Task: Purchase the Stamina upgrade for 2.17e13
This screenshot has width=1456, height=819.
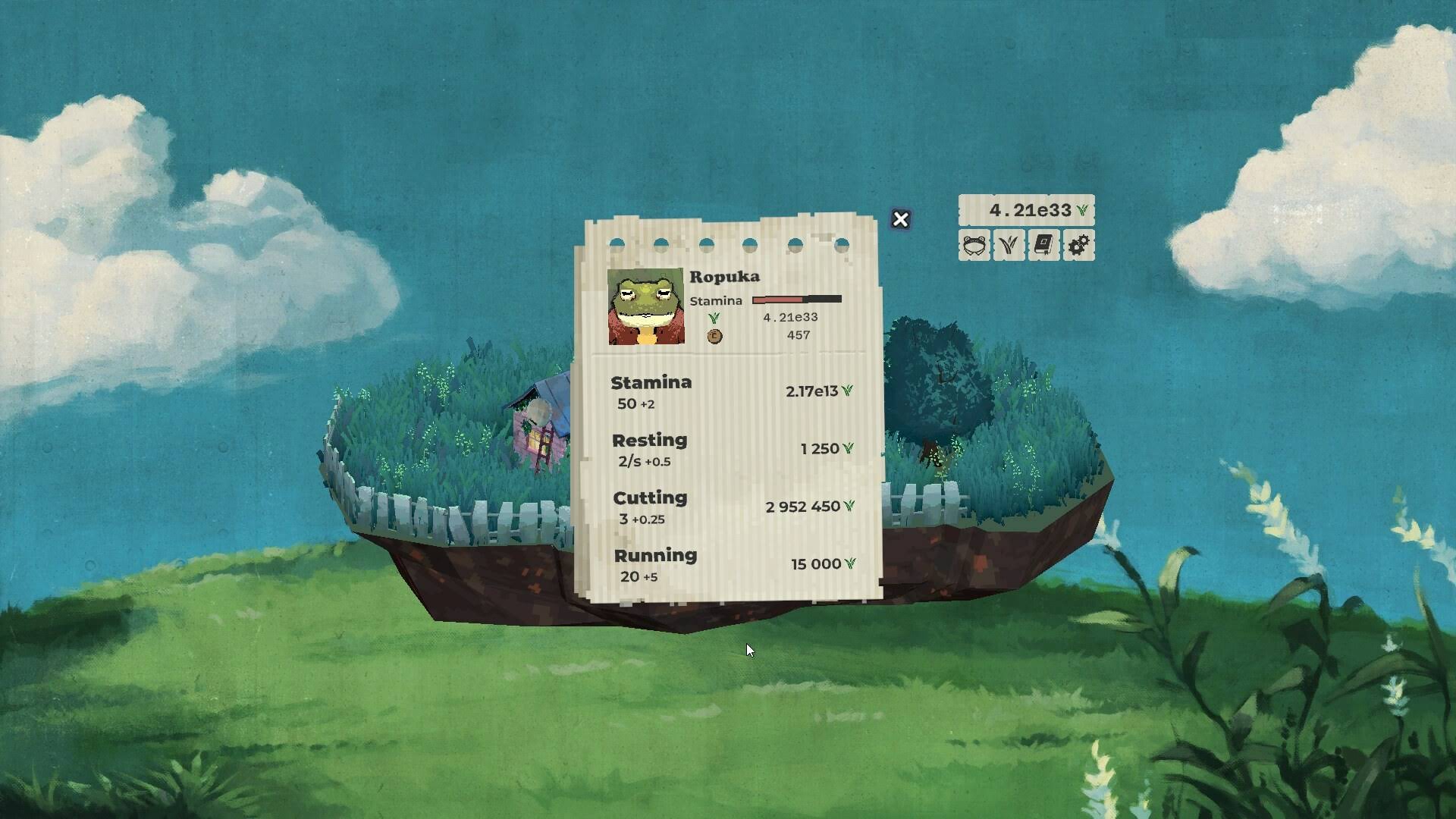Action: pos(728,391)
